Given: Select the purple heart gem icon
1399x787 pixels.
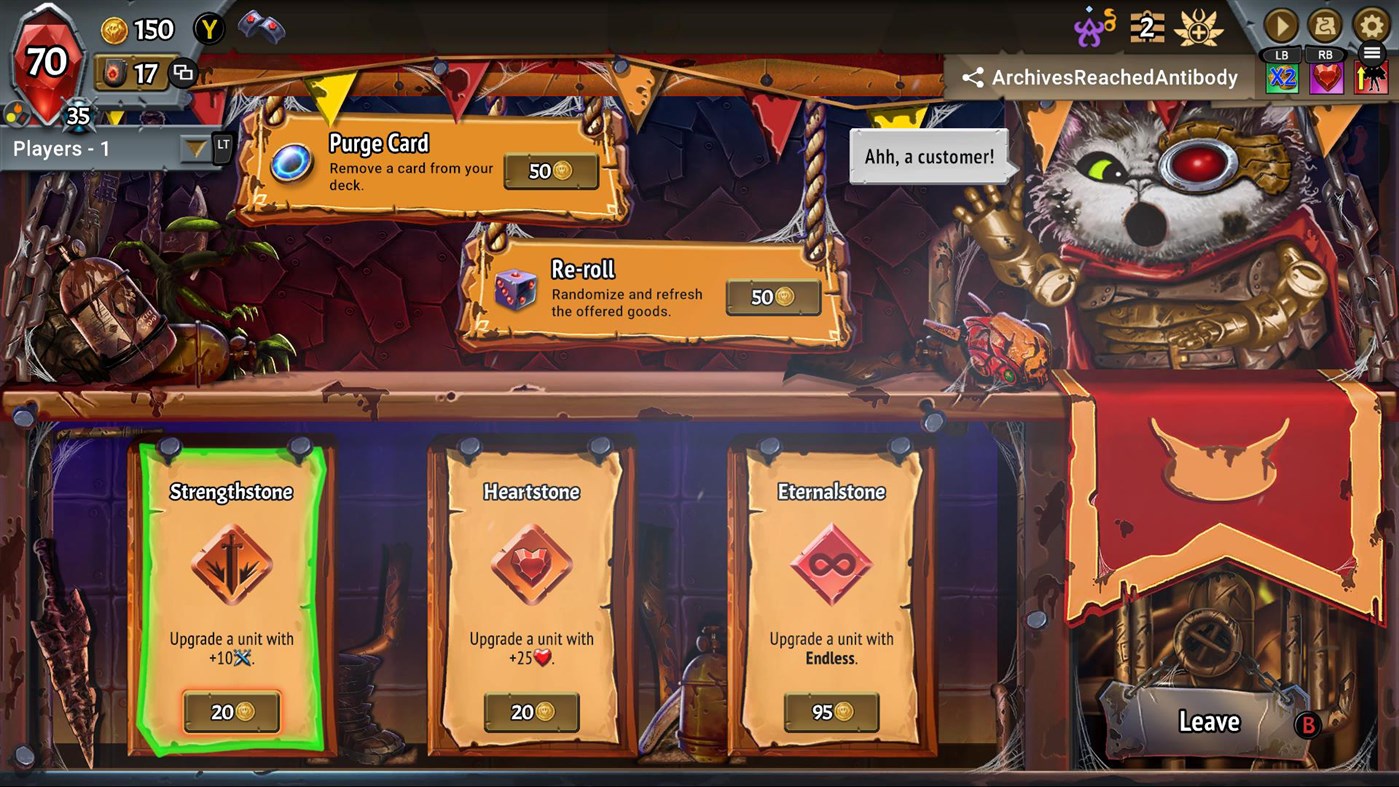Looking at the screenshot, I should pos(1326,78).
